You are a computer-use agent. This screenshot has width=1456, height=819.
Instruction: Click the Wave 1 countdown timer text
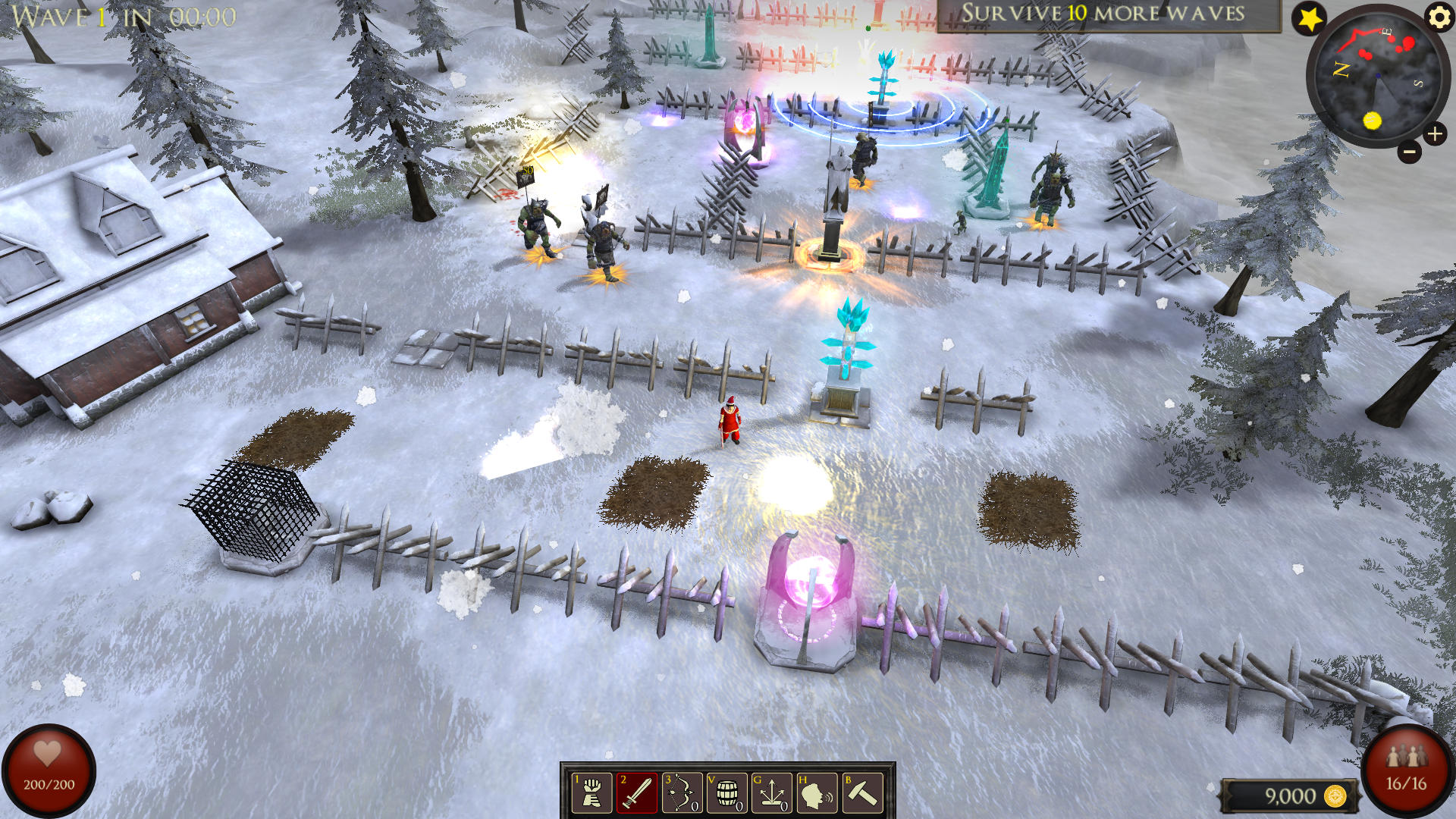[121, 14]
